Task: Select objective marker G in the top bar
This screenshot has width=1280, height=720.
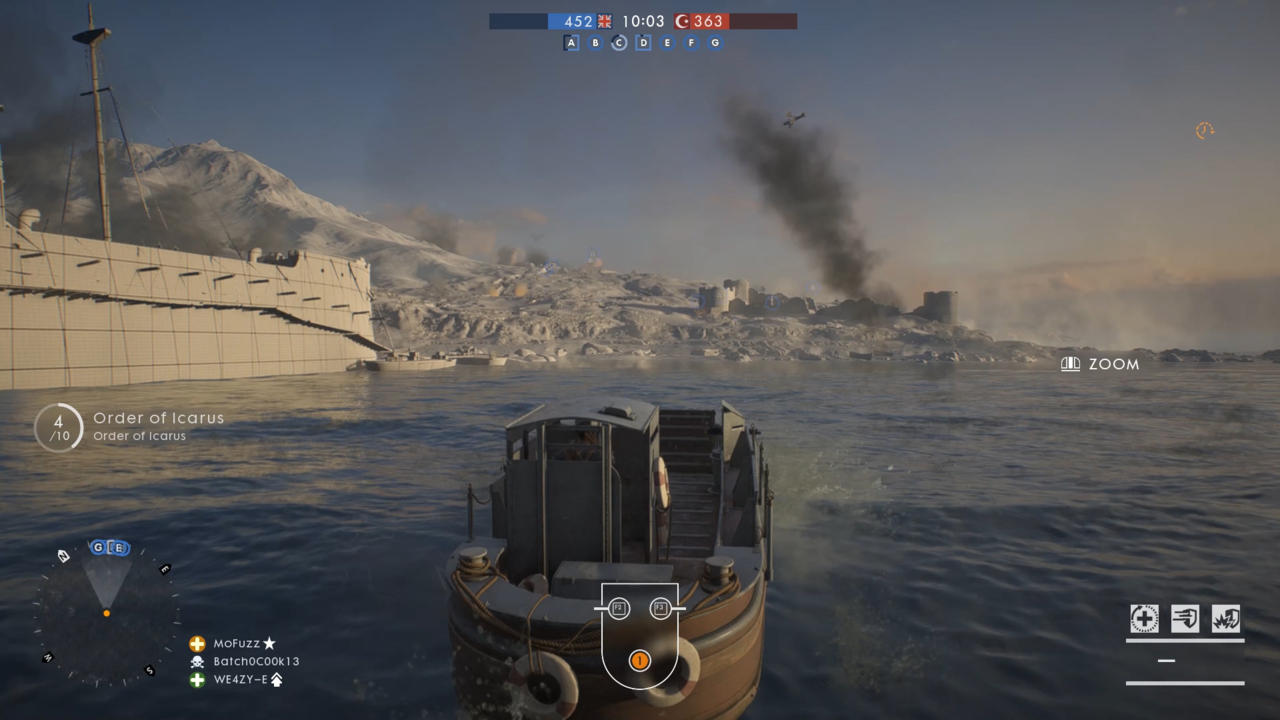Action: tap(715, 43)
